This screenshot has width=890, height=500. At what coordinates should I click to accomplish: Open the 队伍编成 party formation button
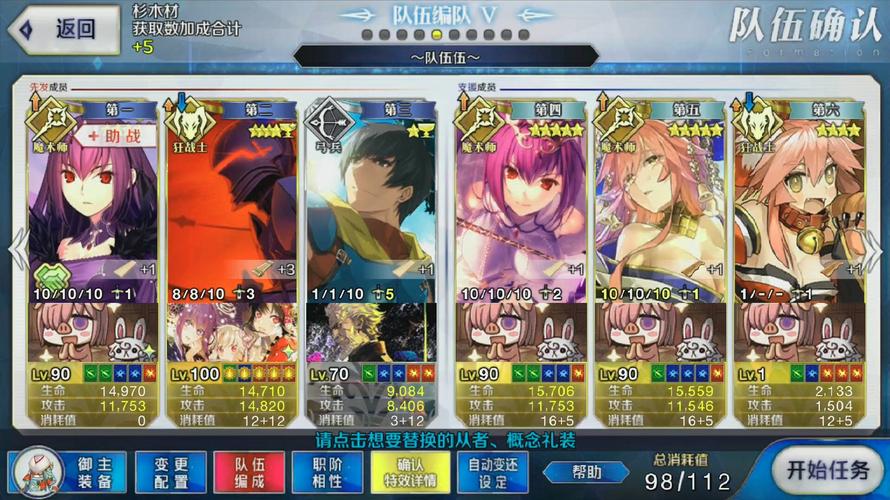249,472
